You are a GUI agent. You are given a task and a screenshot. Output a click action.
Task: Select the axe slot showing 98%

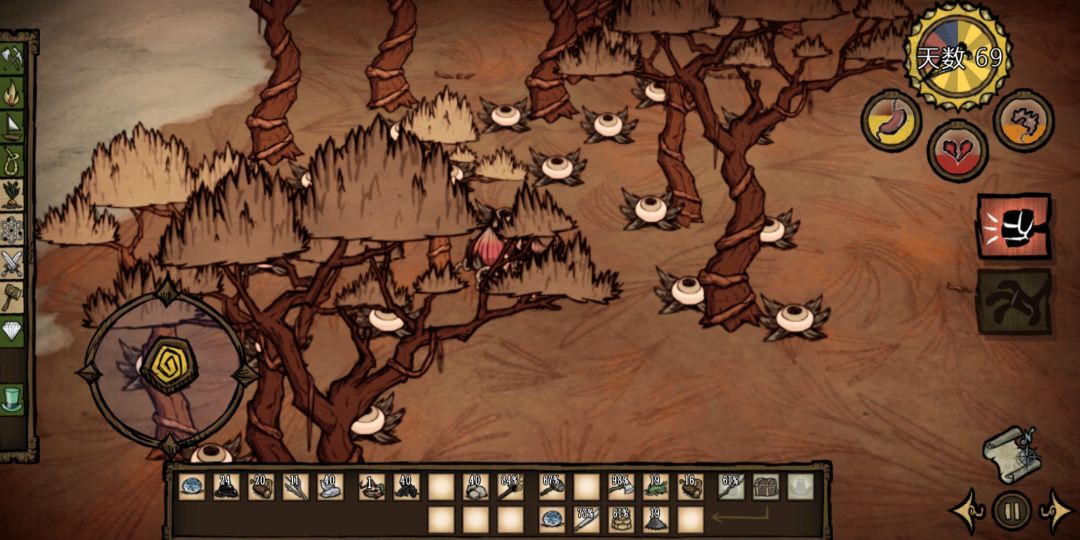coord(621,487)
